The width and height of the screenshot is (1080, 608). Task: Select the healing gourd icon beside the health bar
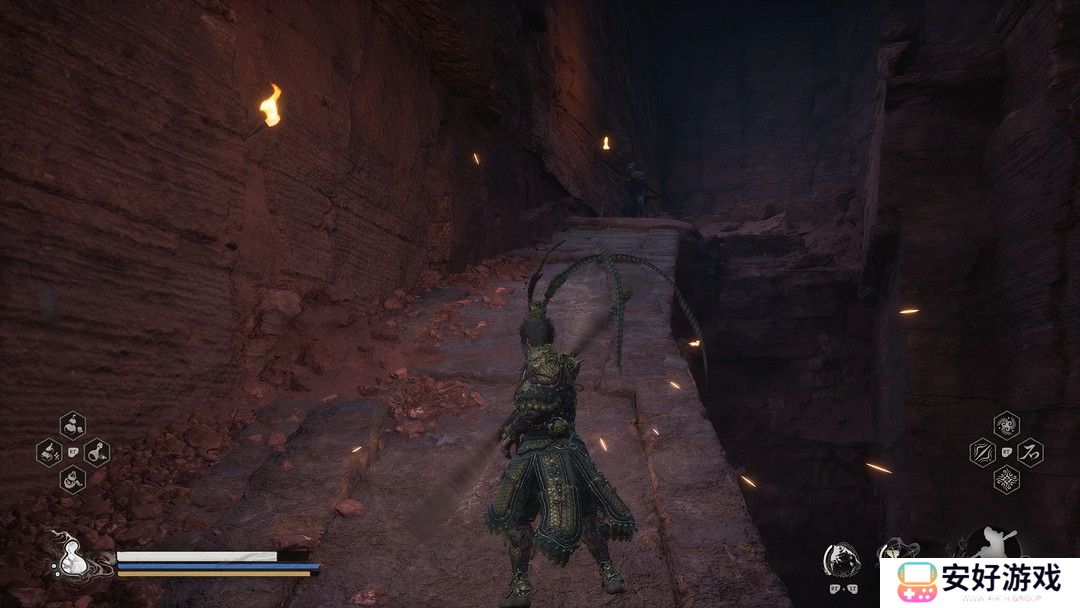(68, 560)
